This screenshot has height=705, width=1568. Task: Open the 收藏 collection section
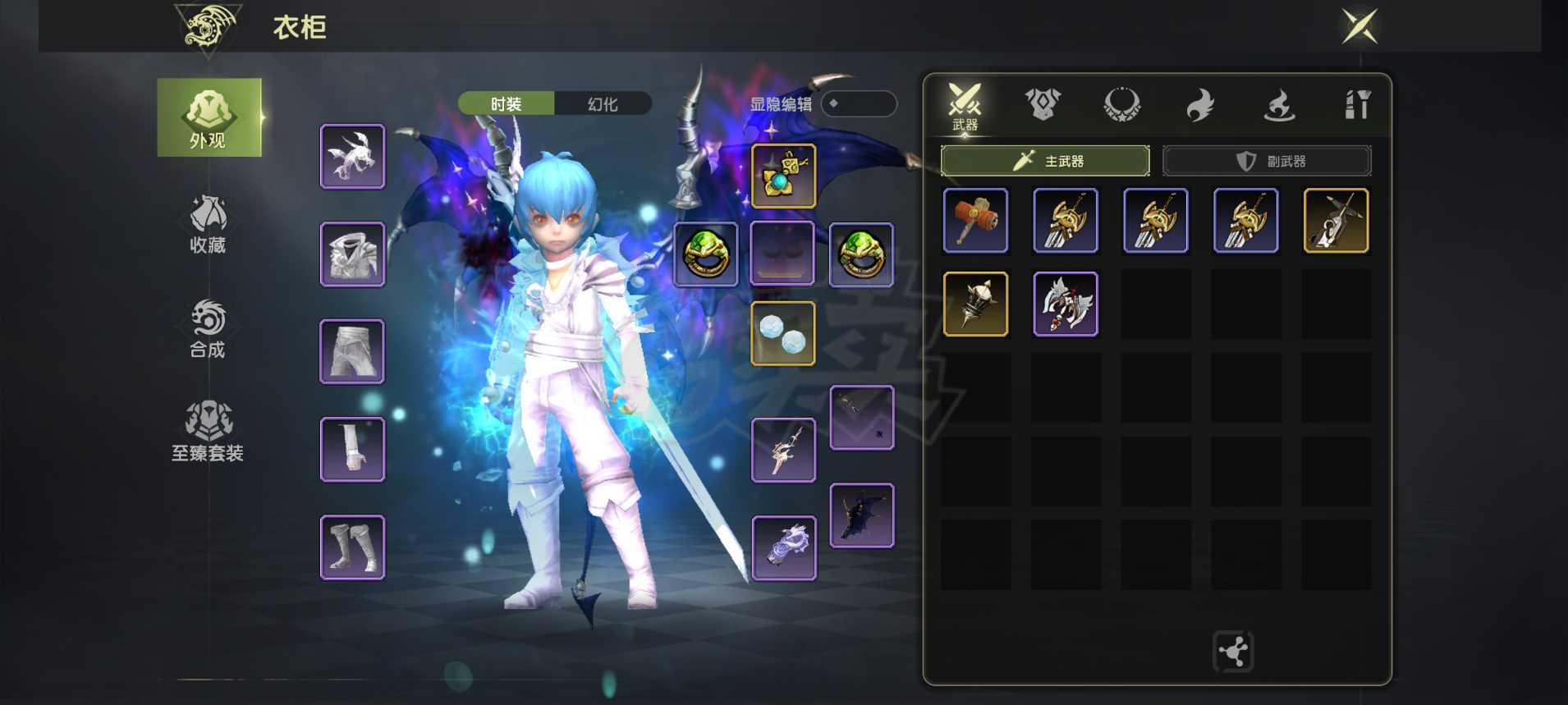[208, 224]
